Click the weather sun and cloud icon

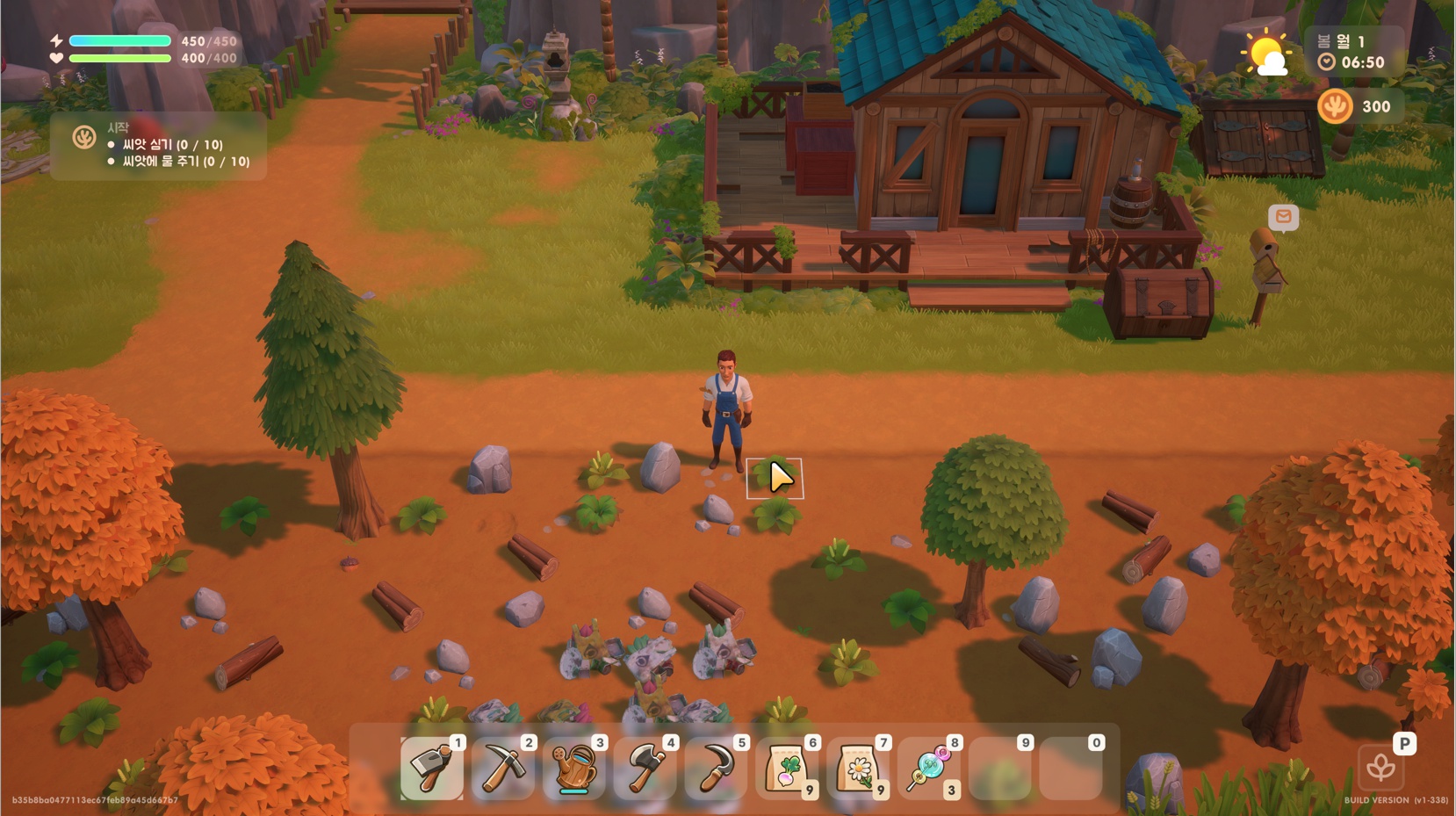pos(1266,54)
